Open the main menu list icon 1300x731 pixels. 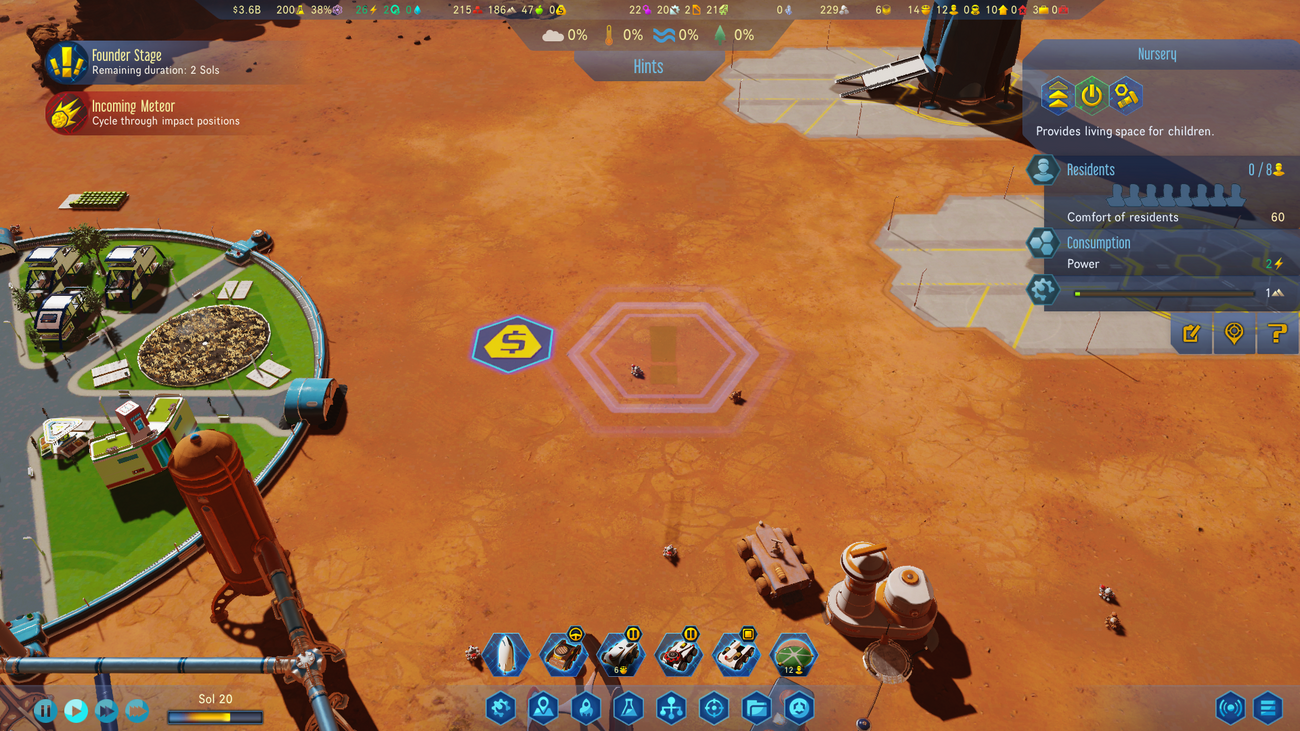[1268, 708]
